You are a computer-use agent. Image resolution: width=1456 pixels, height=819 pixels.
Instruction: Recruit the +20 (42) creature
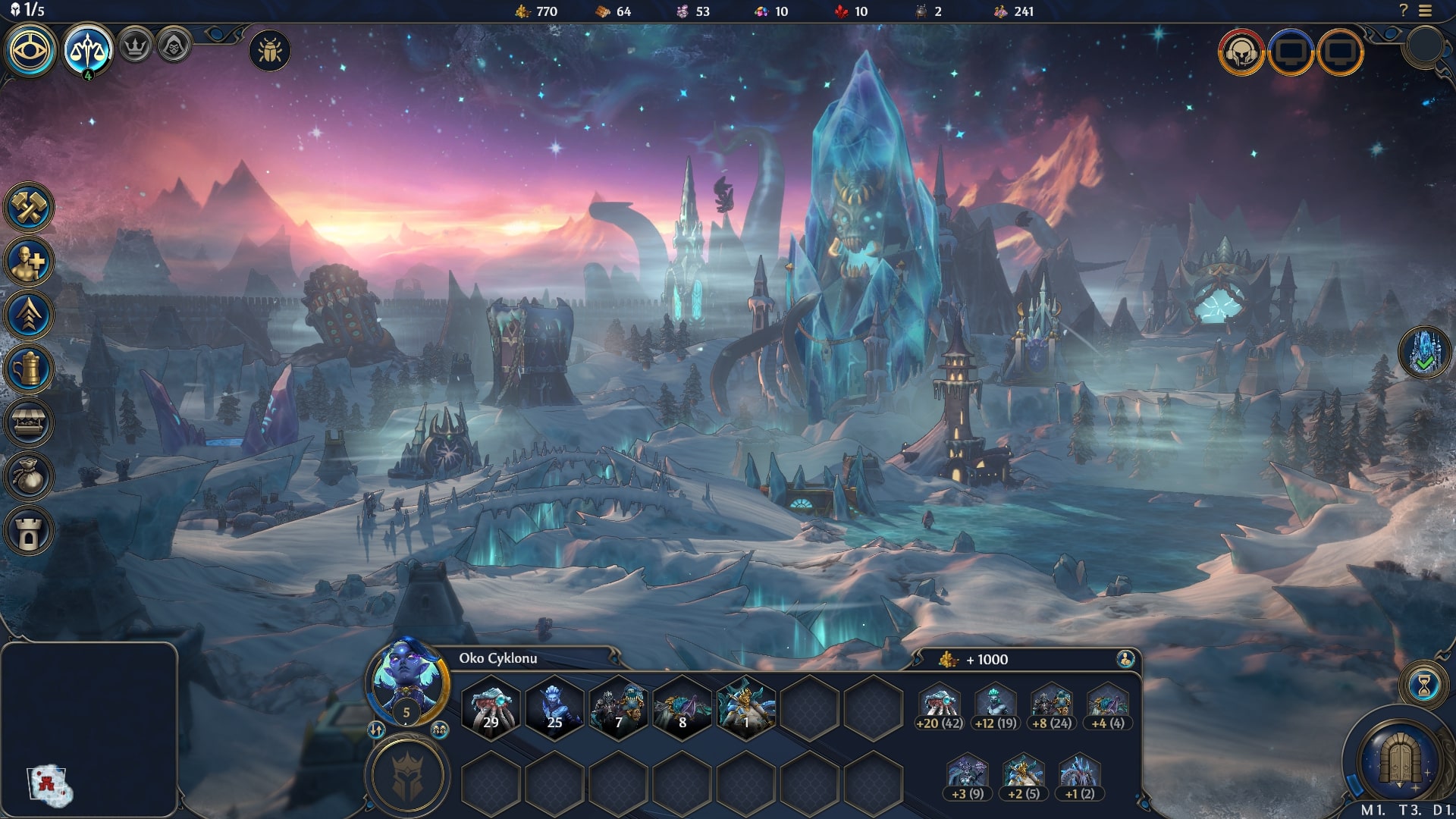[940, 707]
